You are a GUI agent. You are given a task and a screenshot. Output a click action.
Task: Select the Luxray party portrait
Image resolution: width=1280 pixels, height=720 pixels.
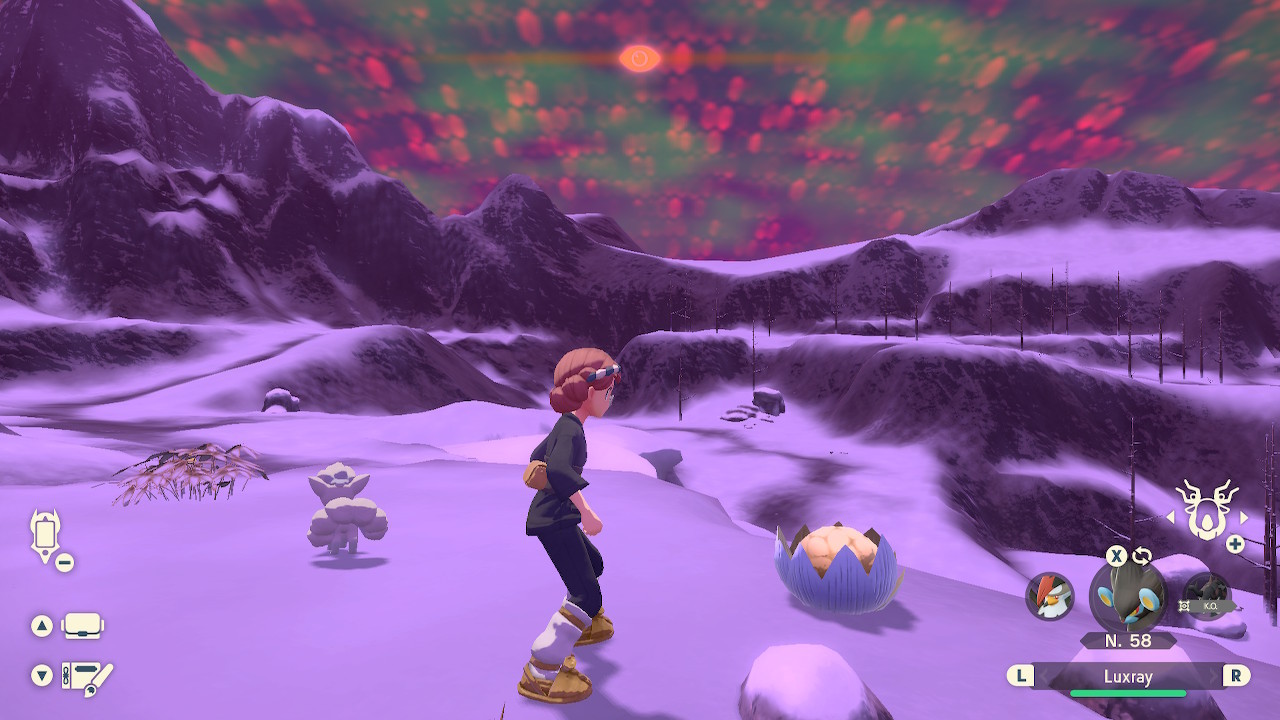coord(1127,597)
